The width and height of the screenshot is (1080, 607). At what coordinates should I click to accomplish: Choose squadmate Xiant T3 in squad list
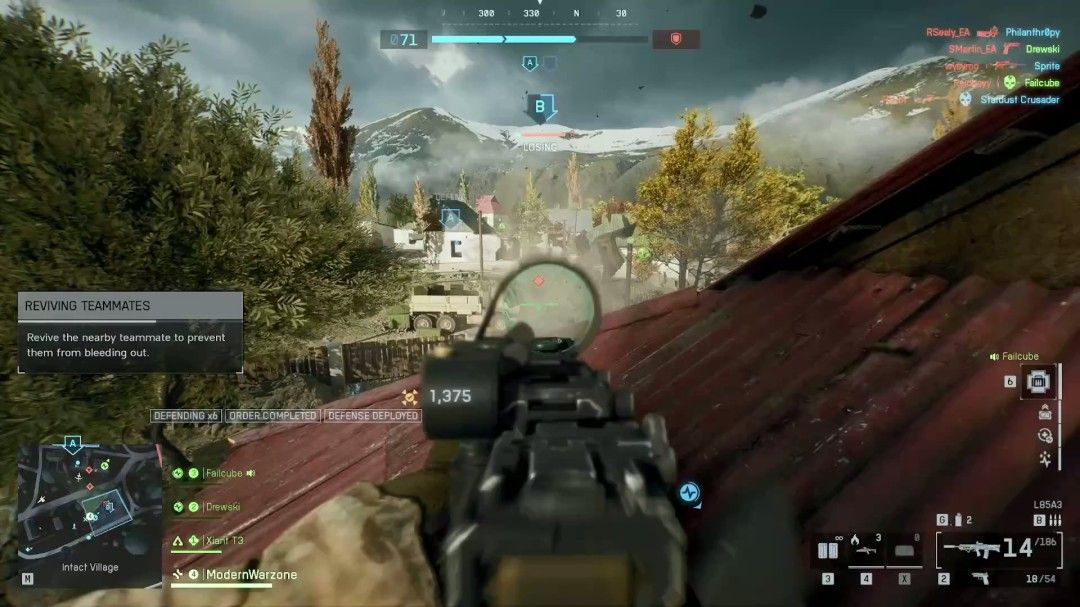pyautogui.click(x=222, y=541)
